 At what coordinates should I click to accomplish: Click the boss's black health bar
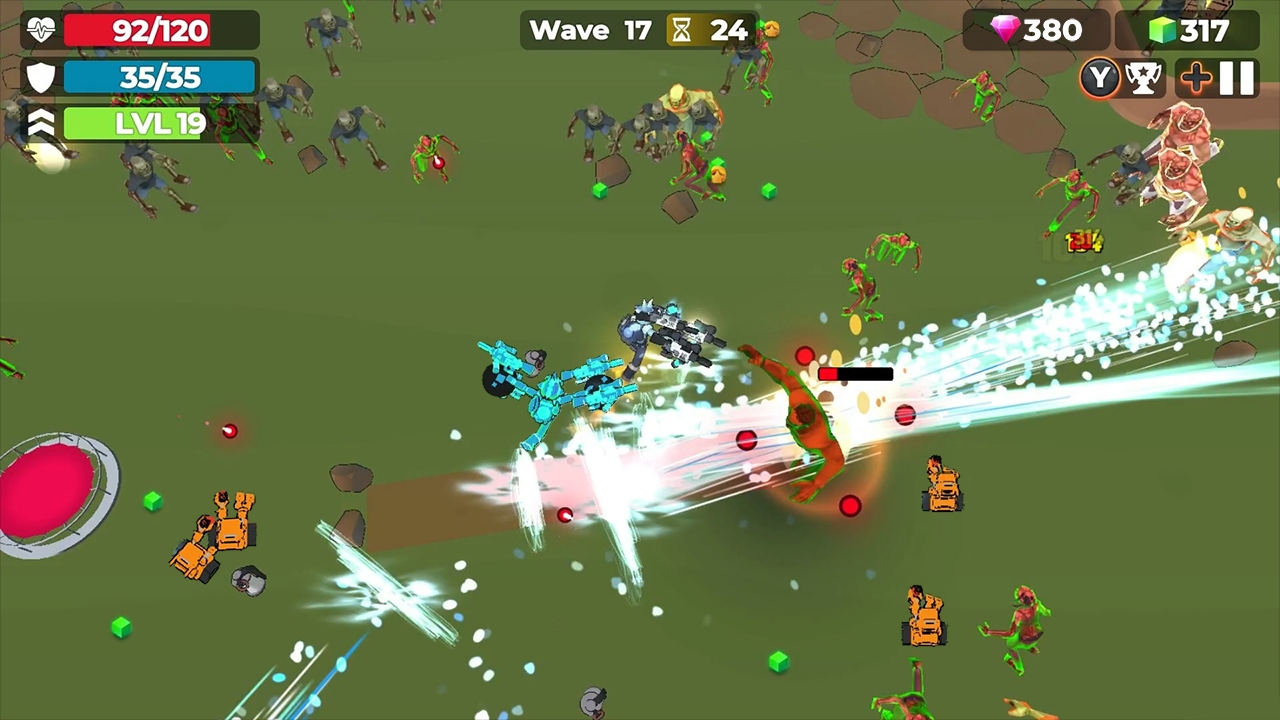(855, 374)
